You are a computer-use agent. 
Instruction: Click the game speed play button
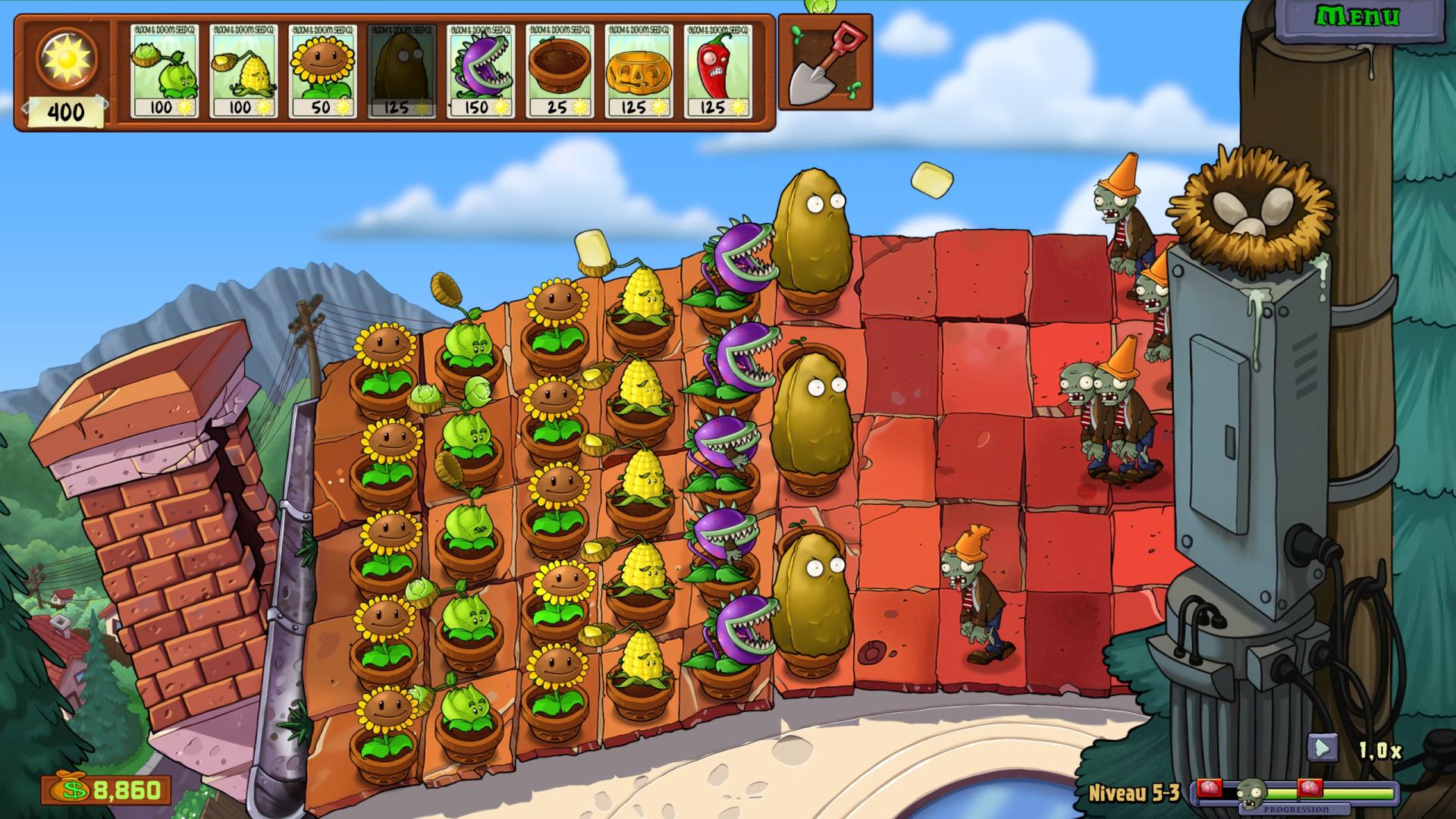pyautogui.click(x=1322, y=748)
